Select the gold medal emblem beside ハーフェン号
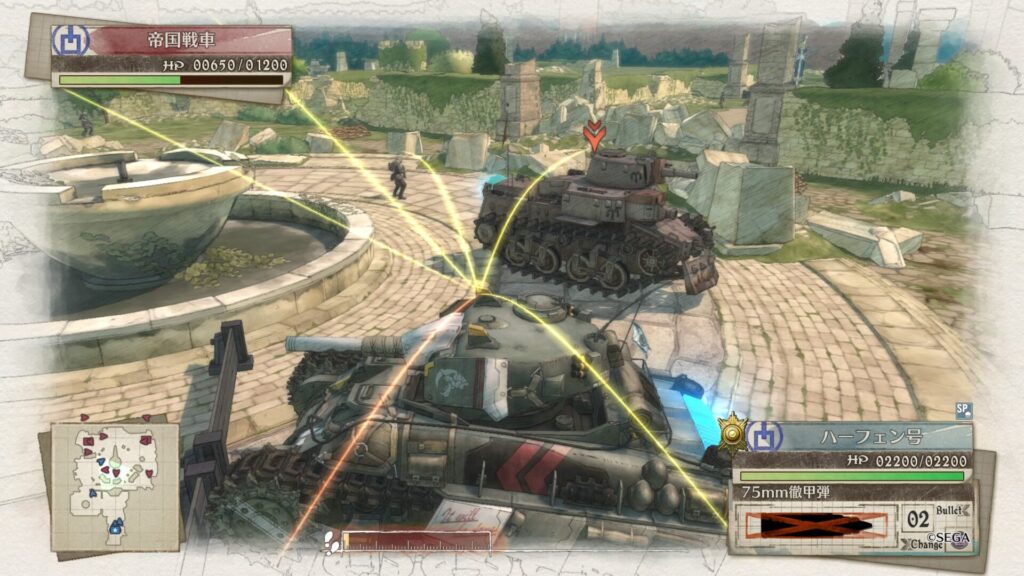The width and height of the screenshot is (1024, 576). pyautogui.click(x=735, y=432)
